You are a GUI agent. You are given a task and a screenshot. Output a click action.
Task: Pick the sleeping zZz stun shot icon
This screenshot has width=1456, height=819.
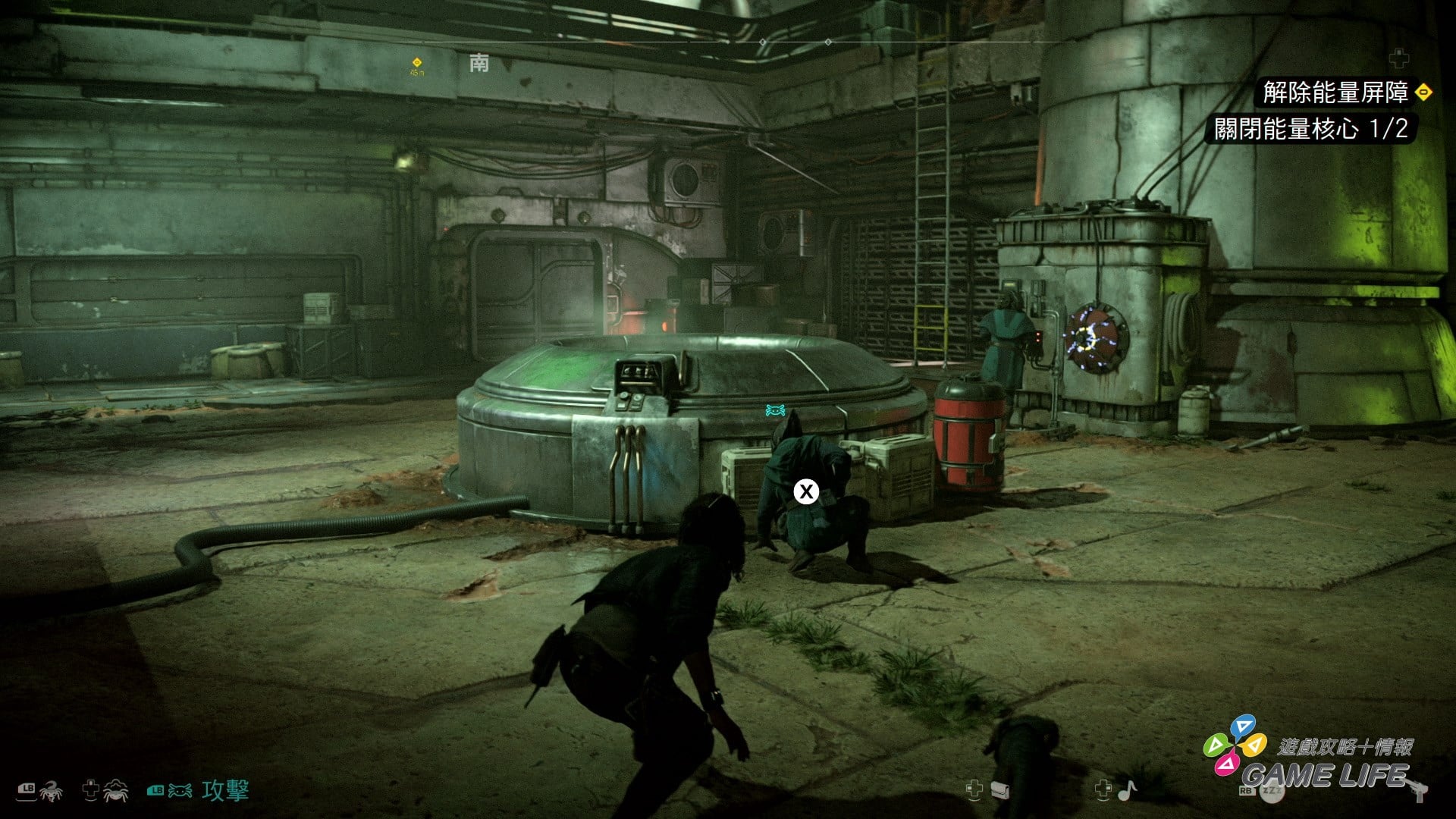click(1272, 791)
